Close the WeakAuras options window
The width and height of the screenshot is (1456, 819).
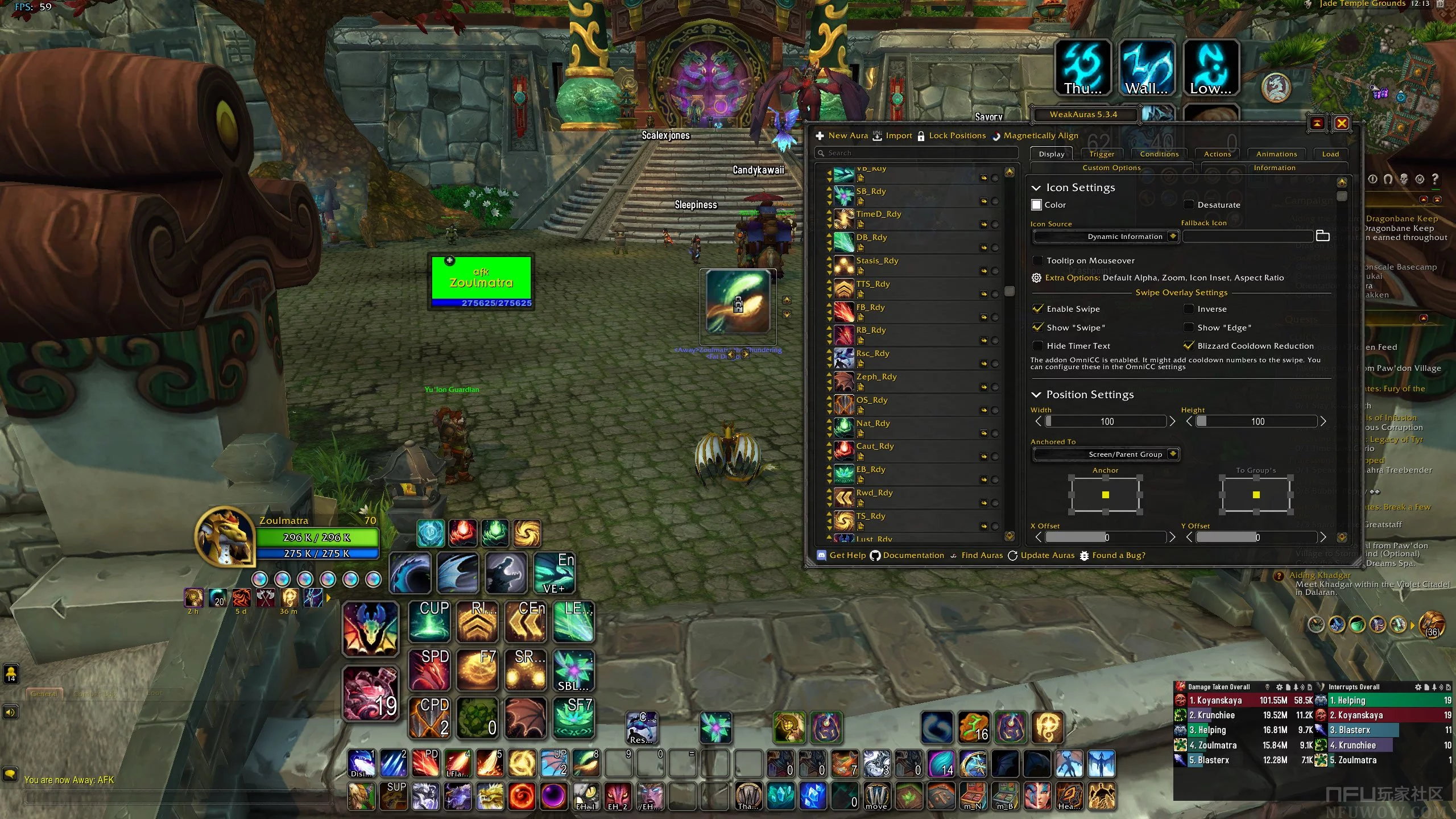coord(1341,123)
